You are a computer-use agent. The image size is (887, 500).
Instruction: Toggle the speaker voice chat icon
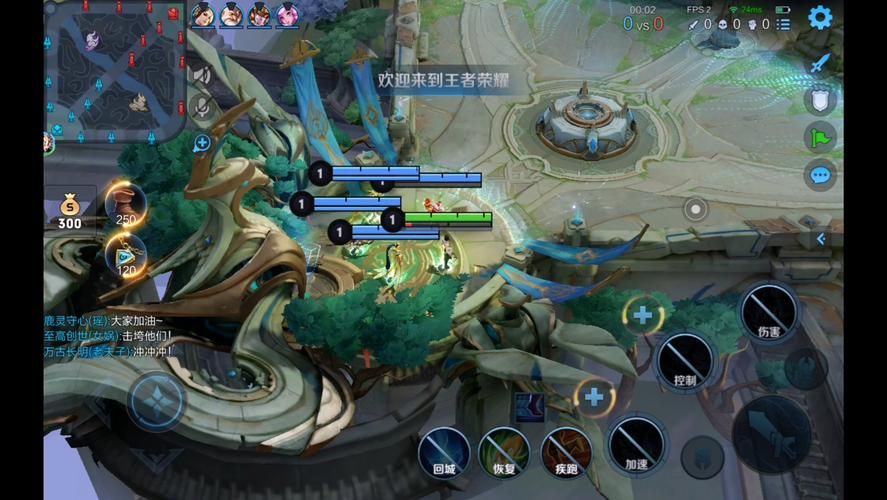click(x=201, y=74)
